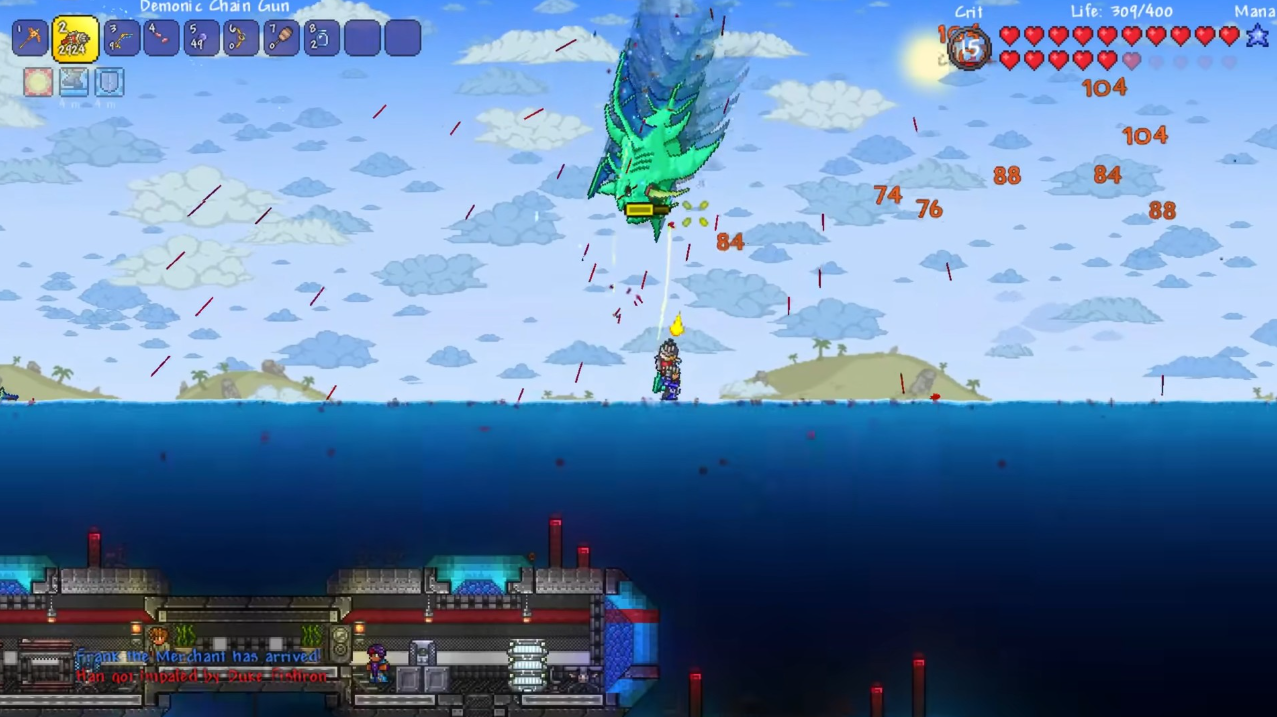Screen dimensions: 1277x717
Task: Choose the bow in hotbar slot 3
Action: tap(121, 39)
